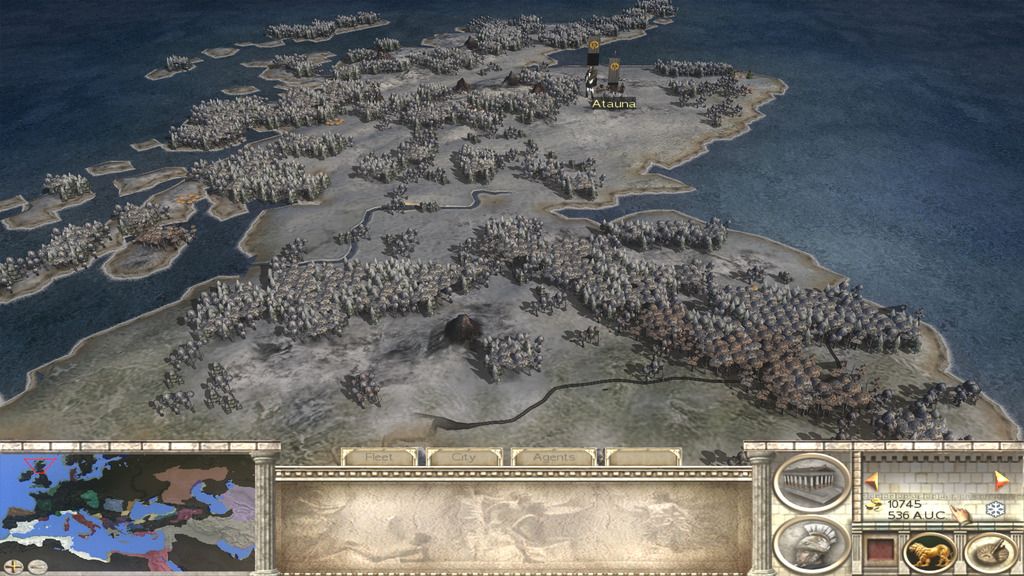The width and height of the screenshot is (1024, 576).
Task: Open the faction overview via lion emblem
Action: pos(929,552)
